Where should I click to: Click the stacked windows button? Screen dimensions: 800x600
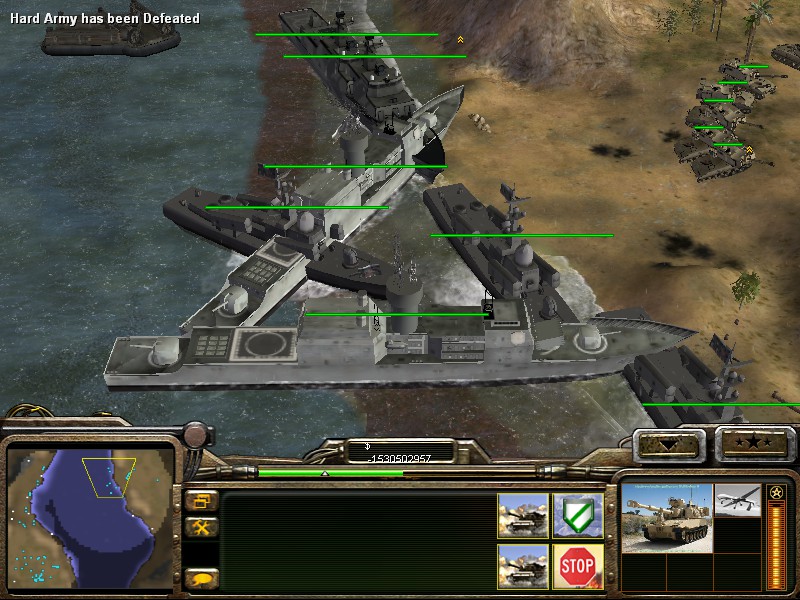(201, 501)
